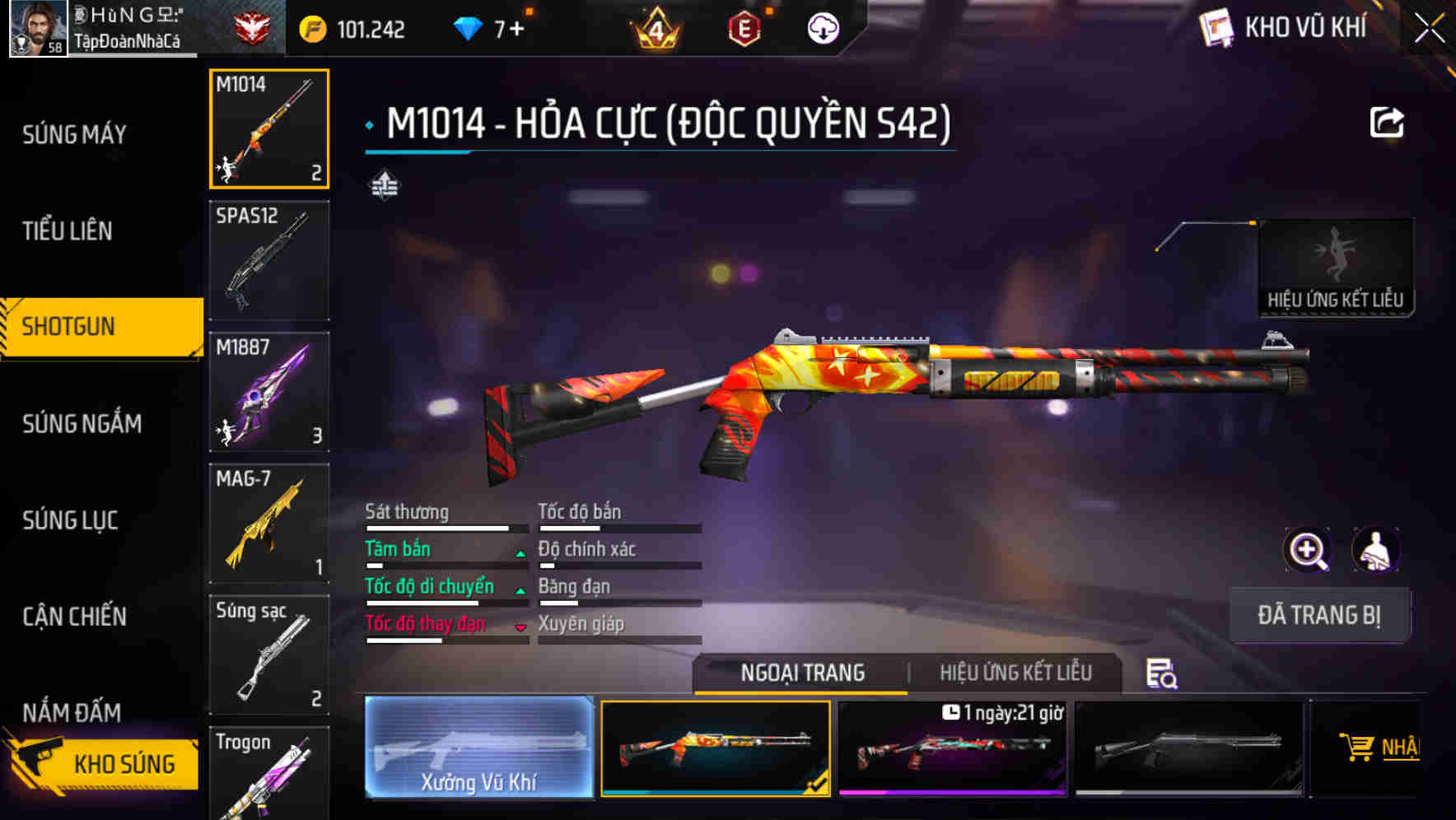Switch to the HIỆU ỨNG KẾT LIỄU tab
1456x820 pixels.
[x=1017, y=673]
